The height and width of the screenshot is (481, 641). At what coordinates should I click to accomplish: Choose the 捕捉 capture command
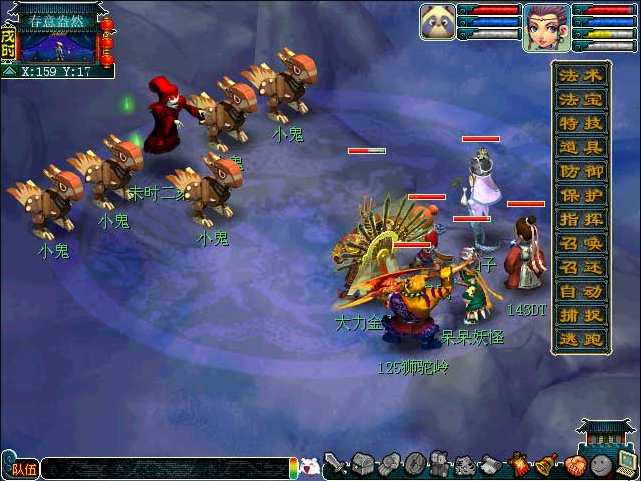(x=581, y=316)
